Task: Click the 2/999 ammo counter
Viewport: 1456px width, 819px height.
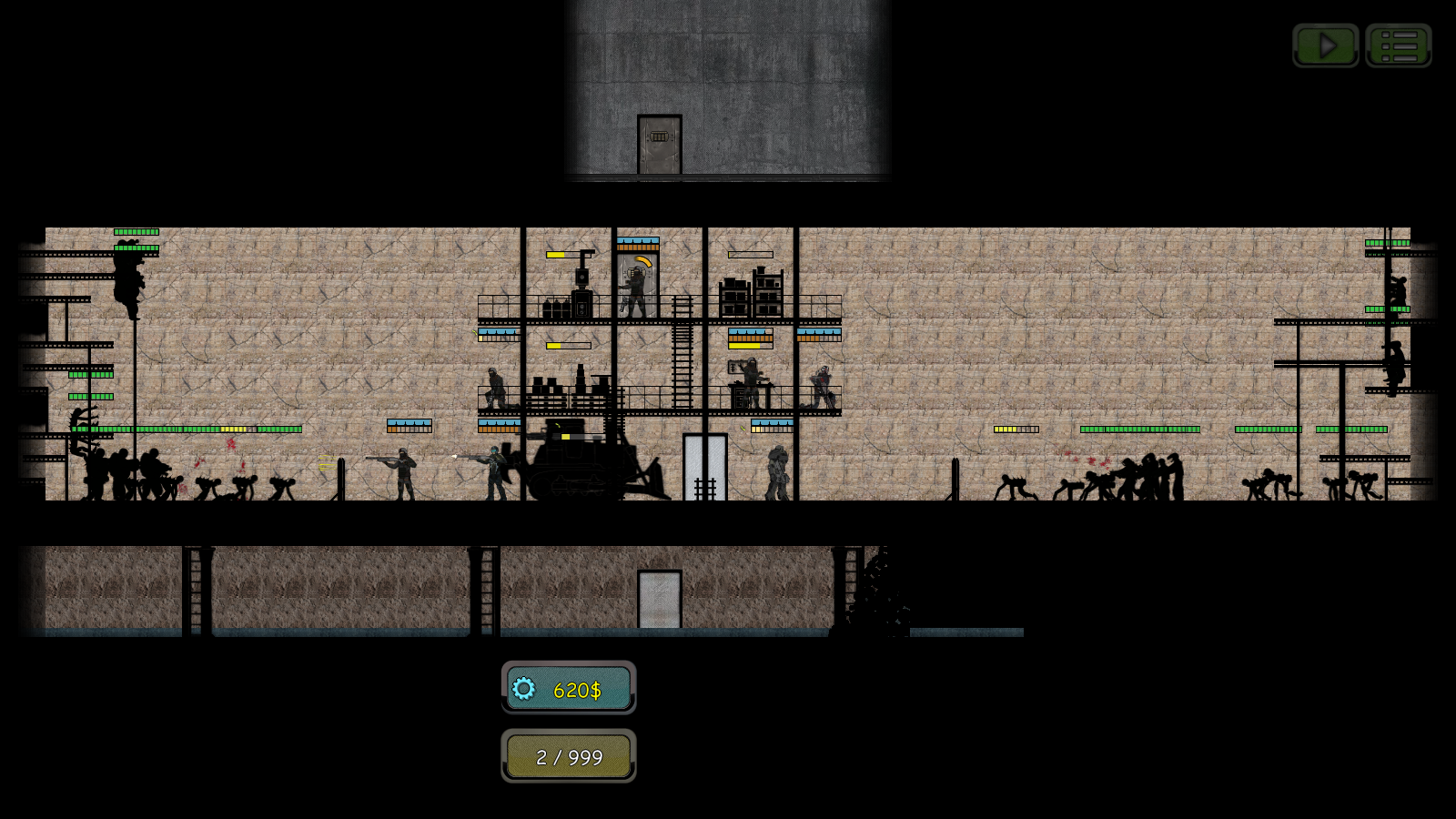Action: click(x=569, y=756)
